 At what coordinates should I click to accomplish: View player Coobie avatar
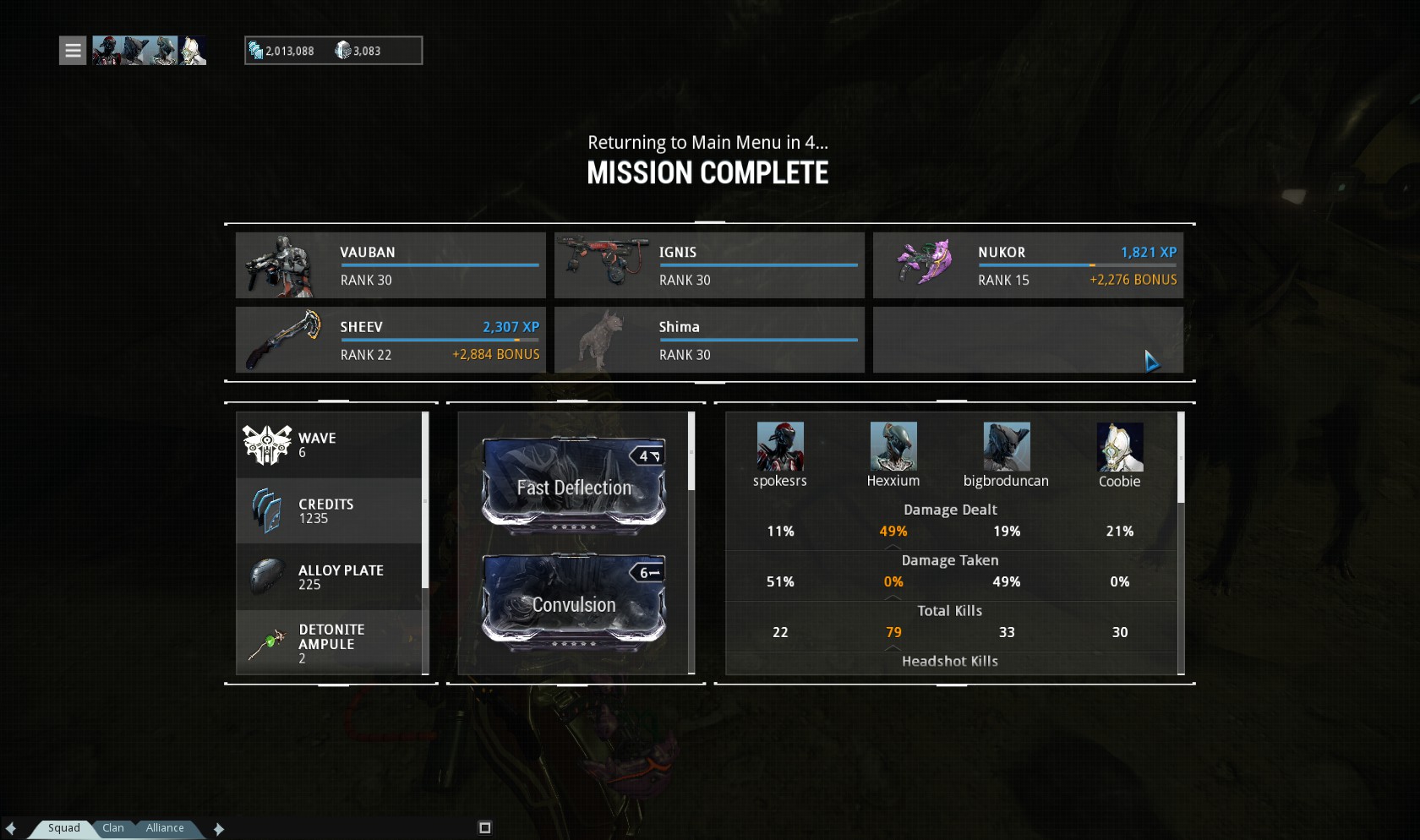coord(1120,447)
